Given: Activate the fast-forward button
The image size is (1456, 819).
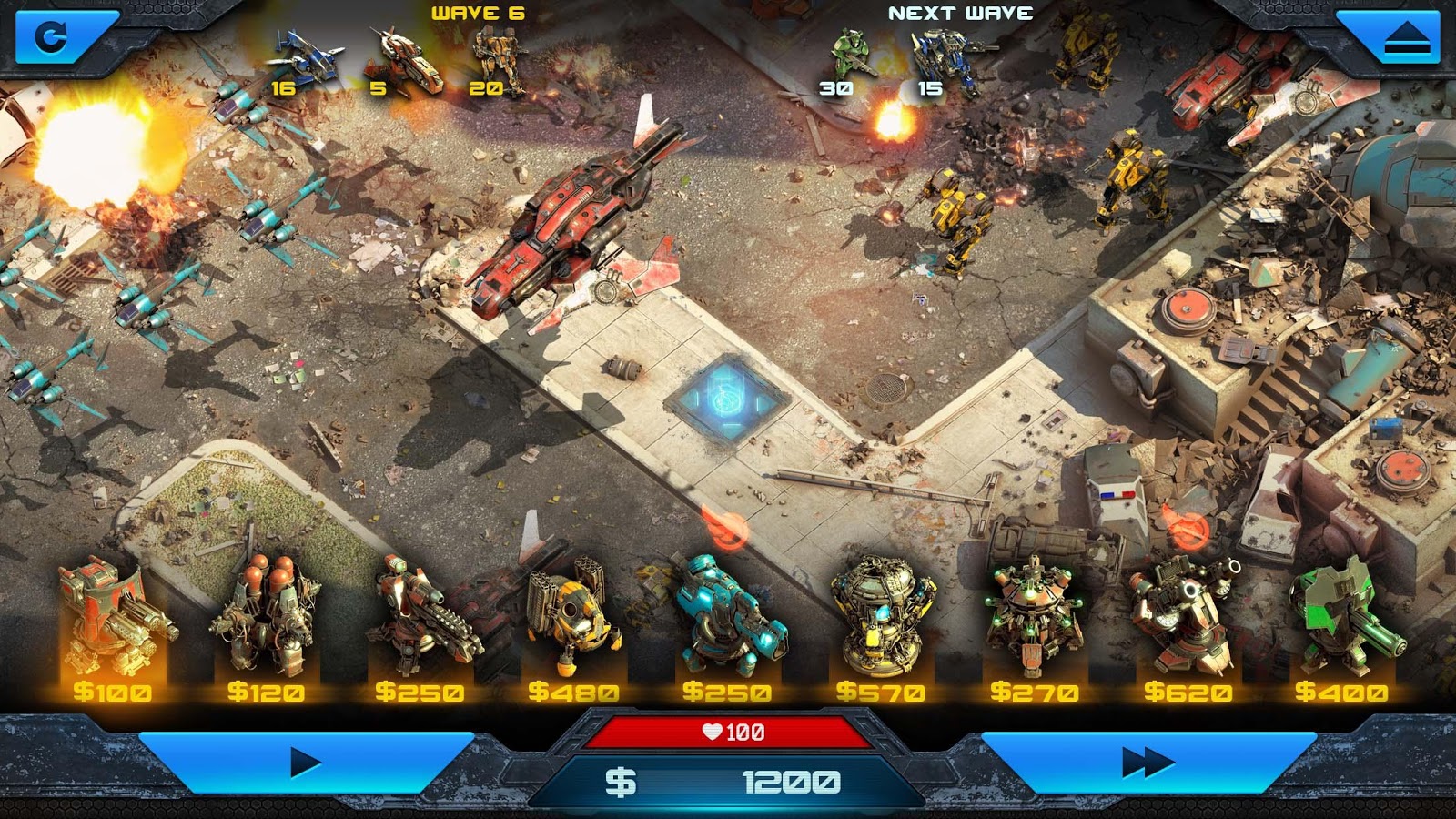Looking at the screenshot, I should tap(1148, 763).
